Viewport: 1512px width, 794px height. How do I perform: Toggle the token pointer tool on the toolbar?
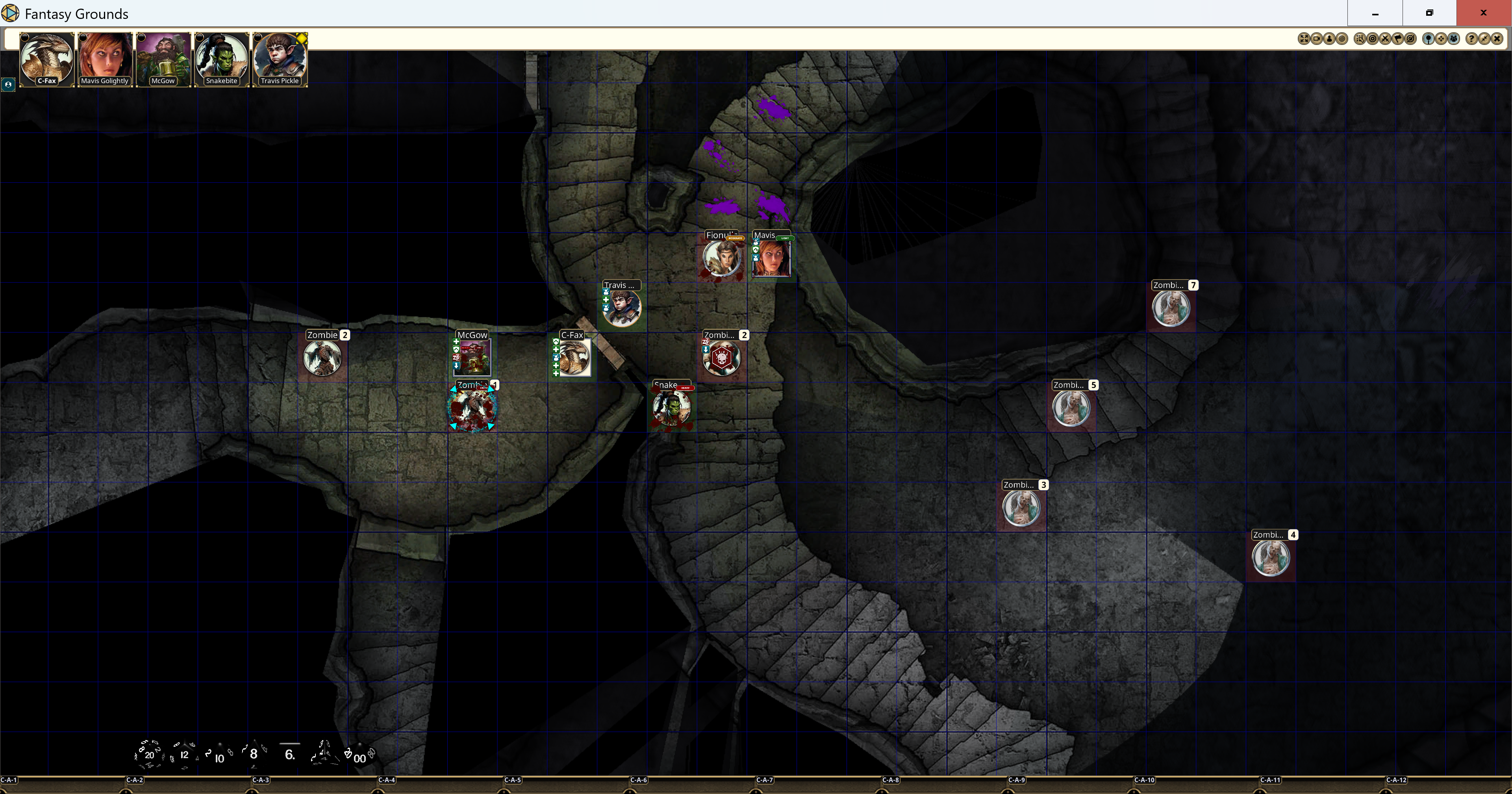pyautogui.click(x=1428, y=38)
